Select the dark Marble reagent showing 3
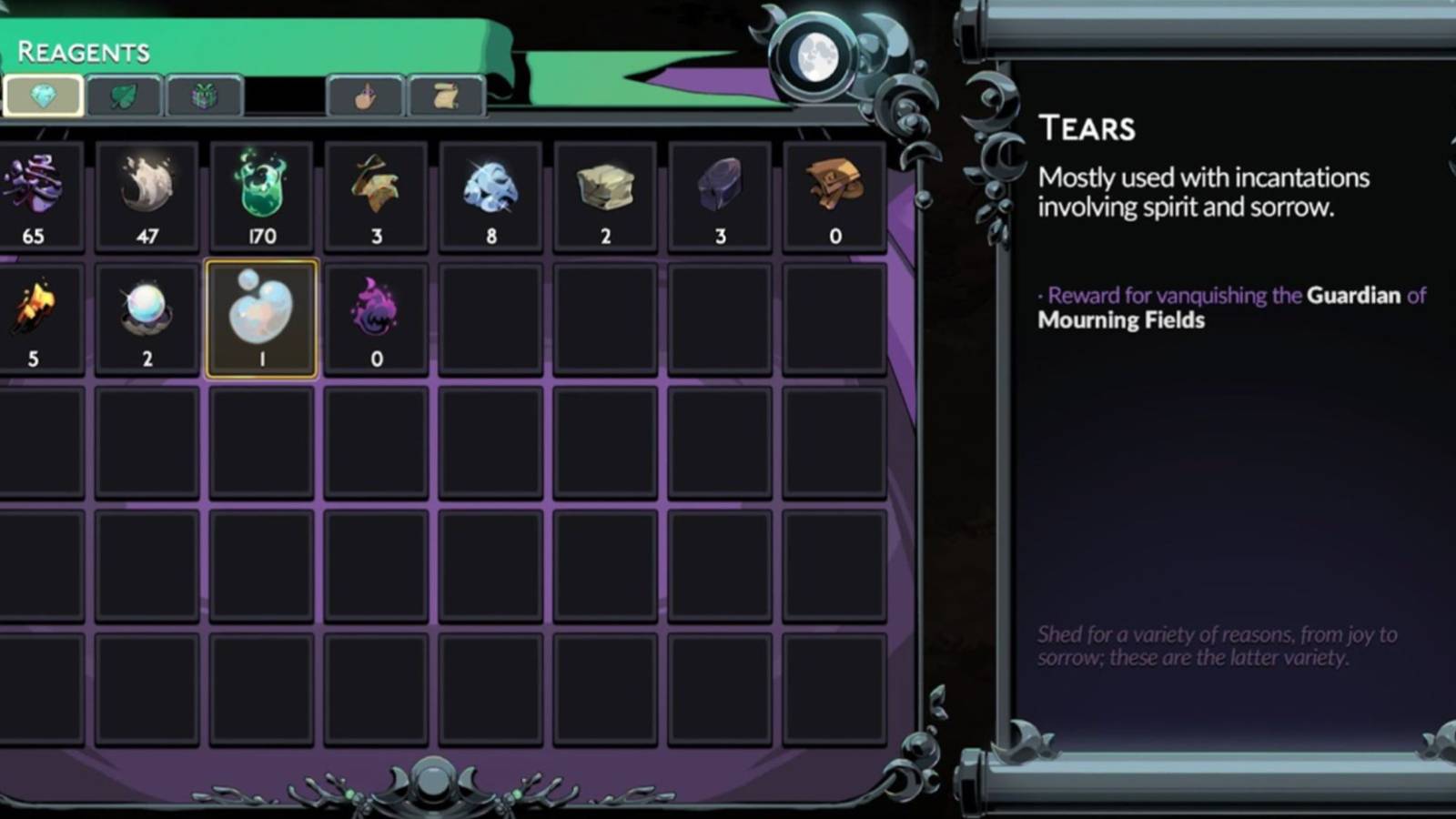The height and width of the screenshot is (819, 1456). 719,191
